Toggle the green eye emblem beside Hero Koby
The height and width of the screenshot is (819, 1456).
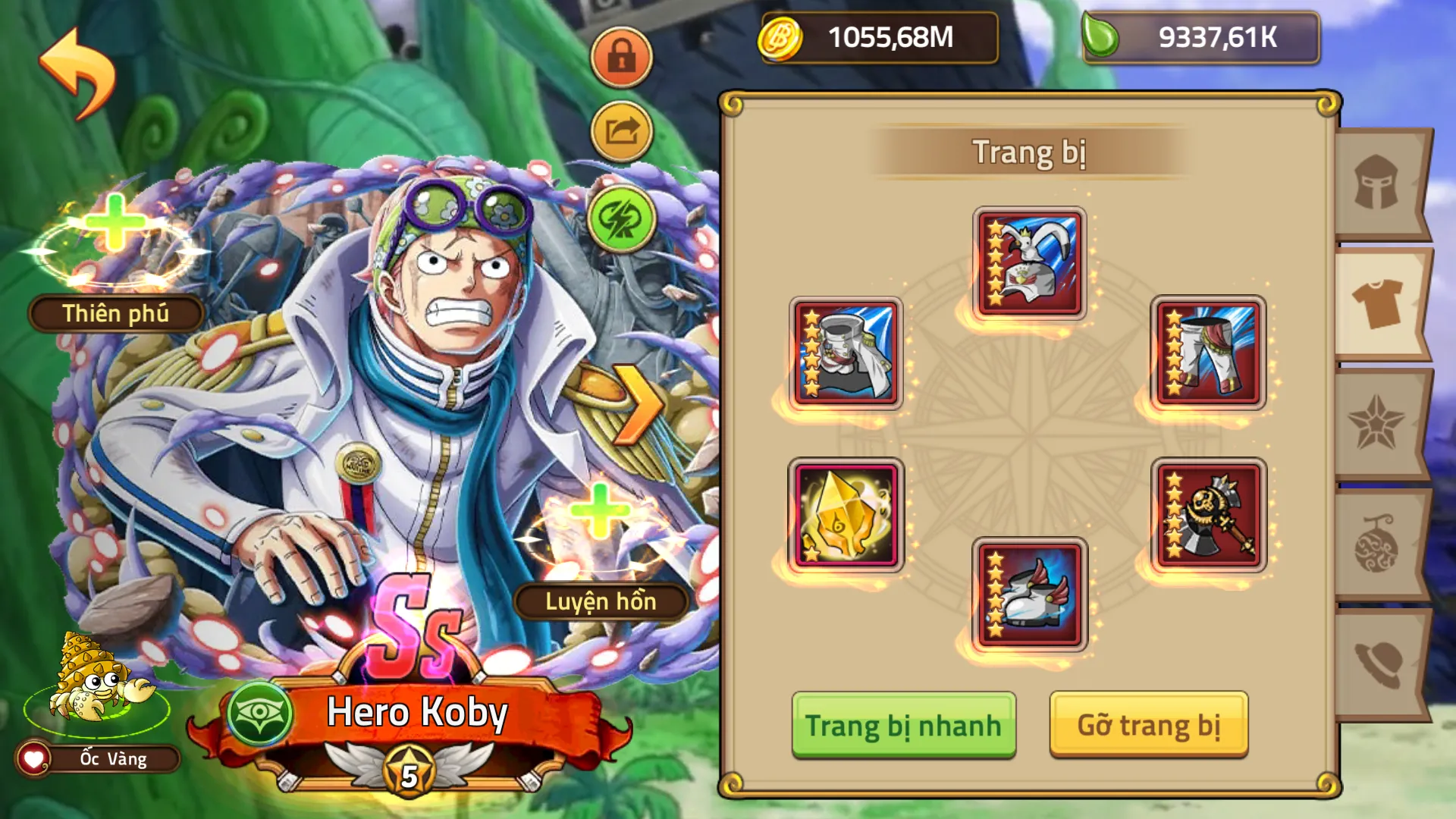tap(257, 713)
